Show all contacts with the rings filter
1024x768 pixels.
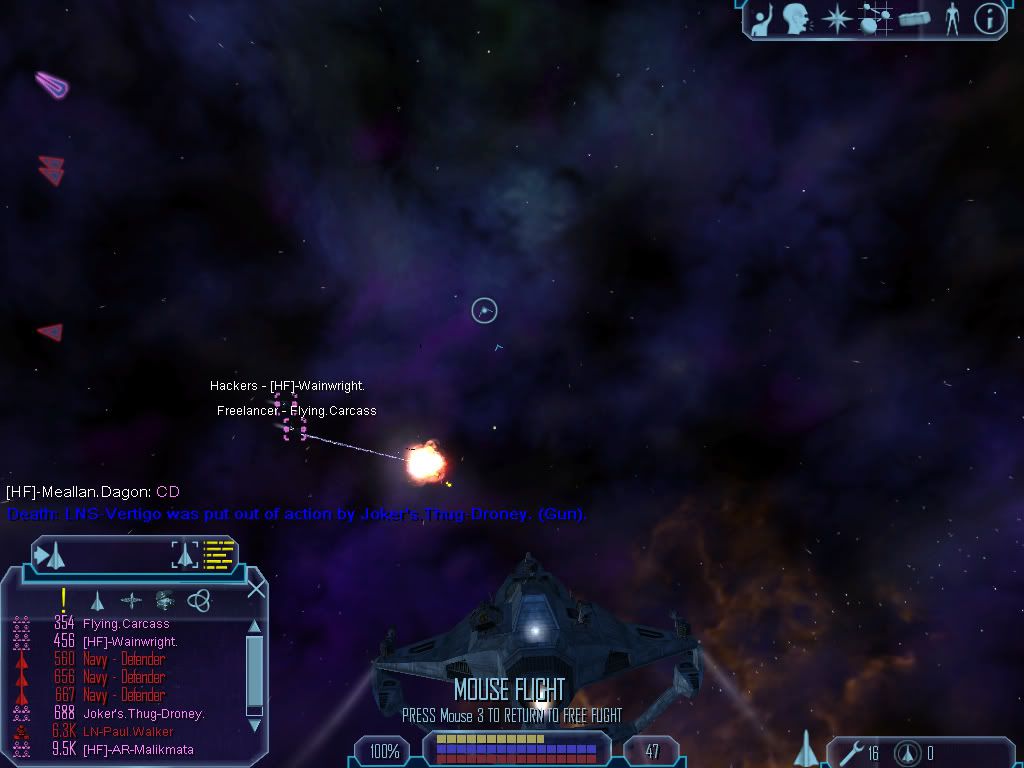(x=199, y=601)
